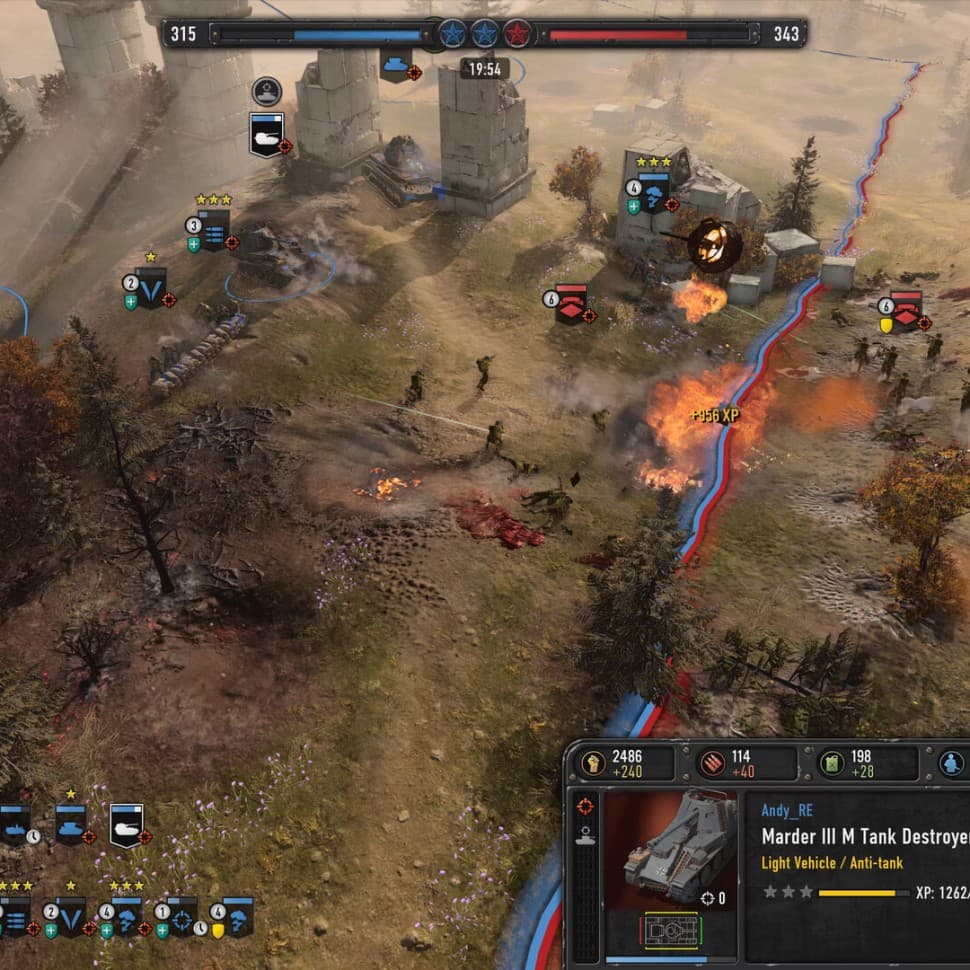This screenshot has height=970, width=970.
Task: Select the highlighted white tank card in unit roster
Action: point(126,825)
